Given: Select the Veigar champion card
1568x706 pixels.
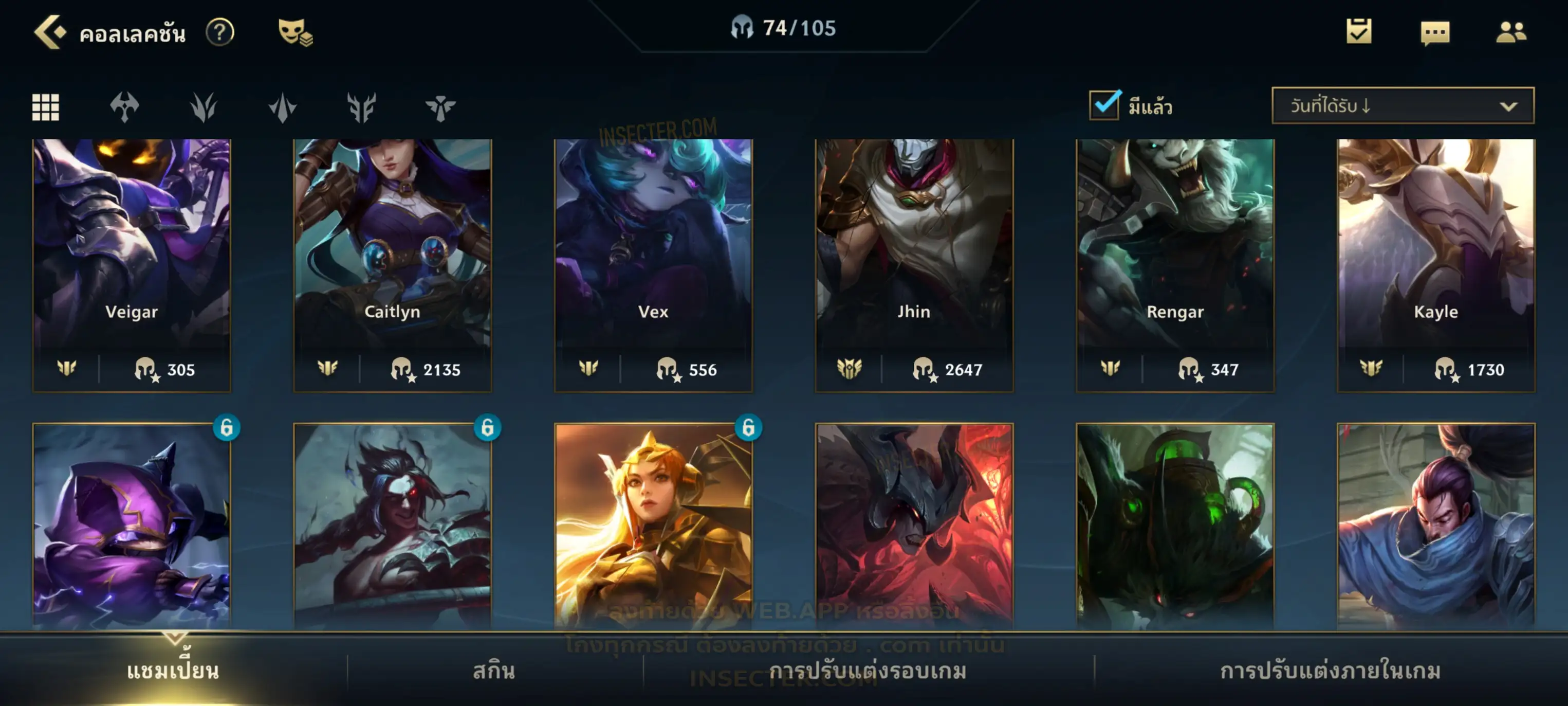Looking at the screenshot, I should tap(132, 265).
